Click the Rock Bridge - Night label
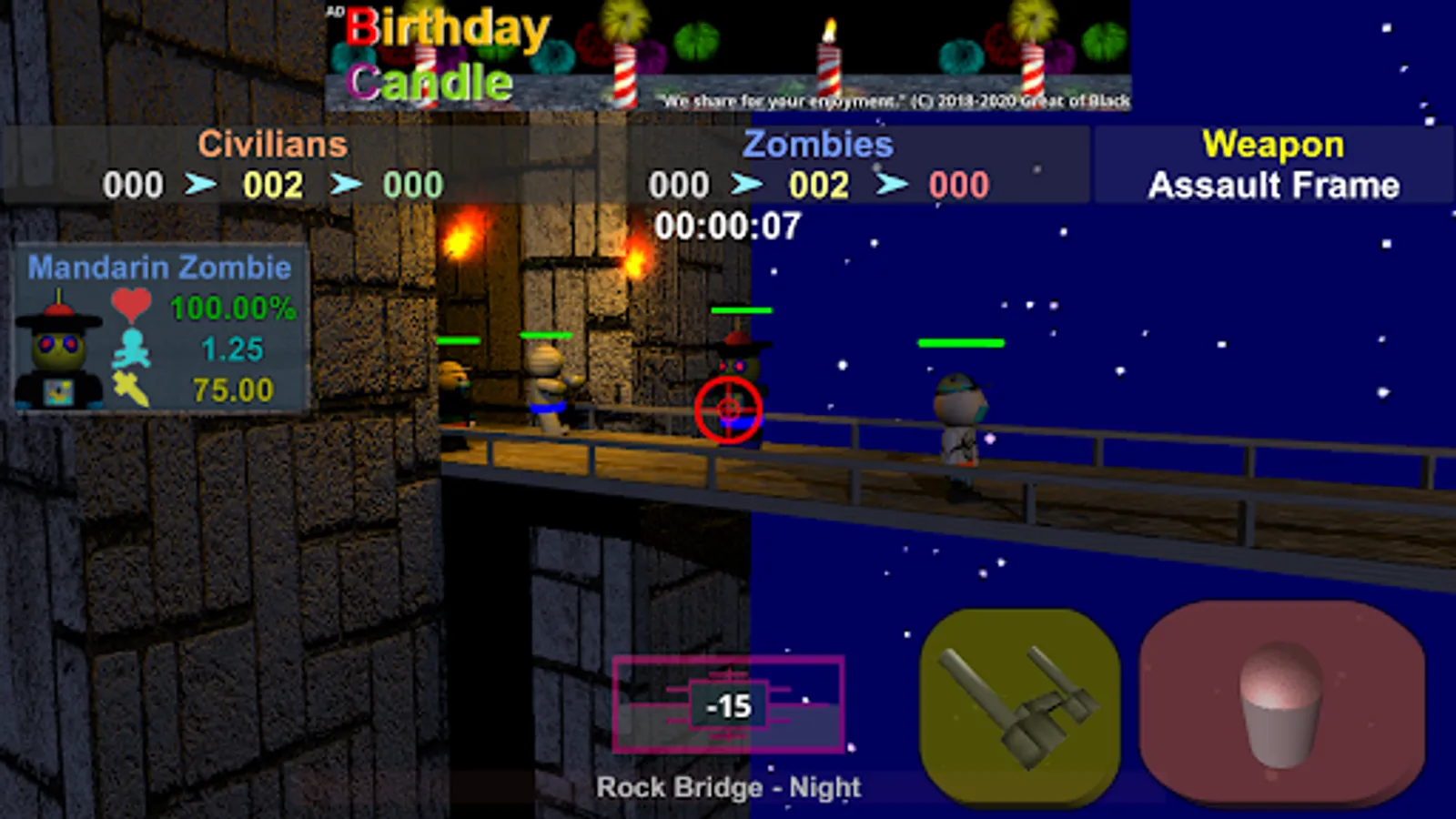This screenshot has height=819, width=1456. (x=728, y=786)
